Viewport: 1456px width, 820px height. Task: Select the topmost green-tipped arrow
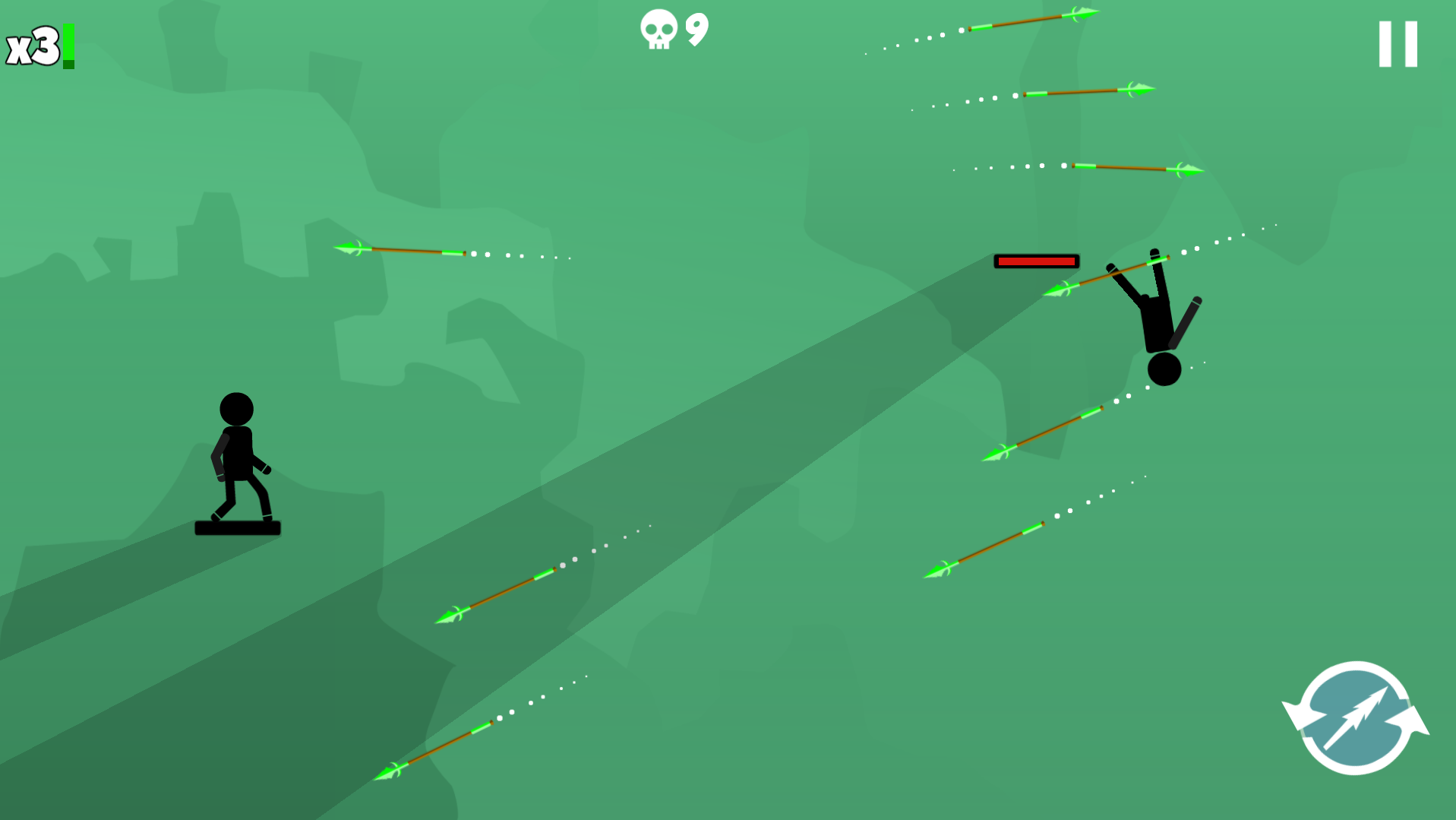pos(1033,19)
